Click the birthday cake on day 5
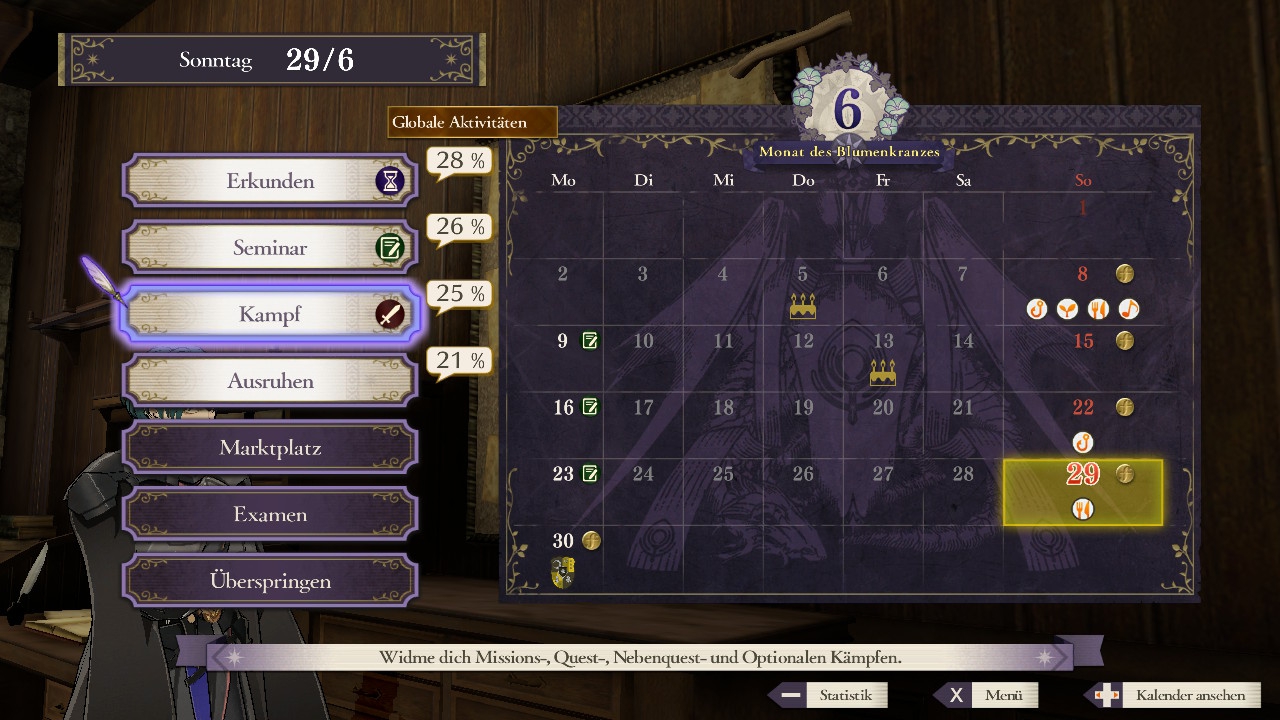 pyautogui.click(x=803, y=307)
